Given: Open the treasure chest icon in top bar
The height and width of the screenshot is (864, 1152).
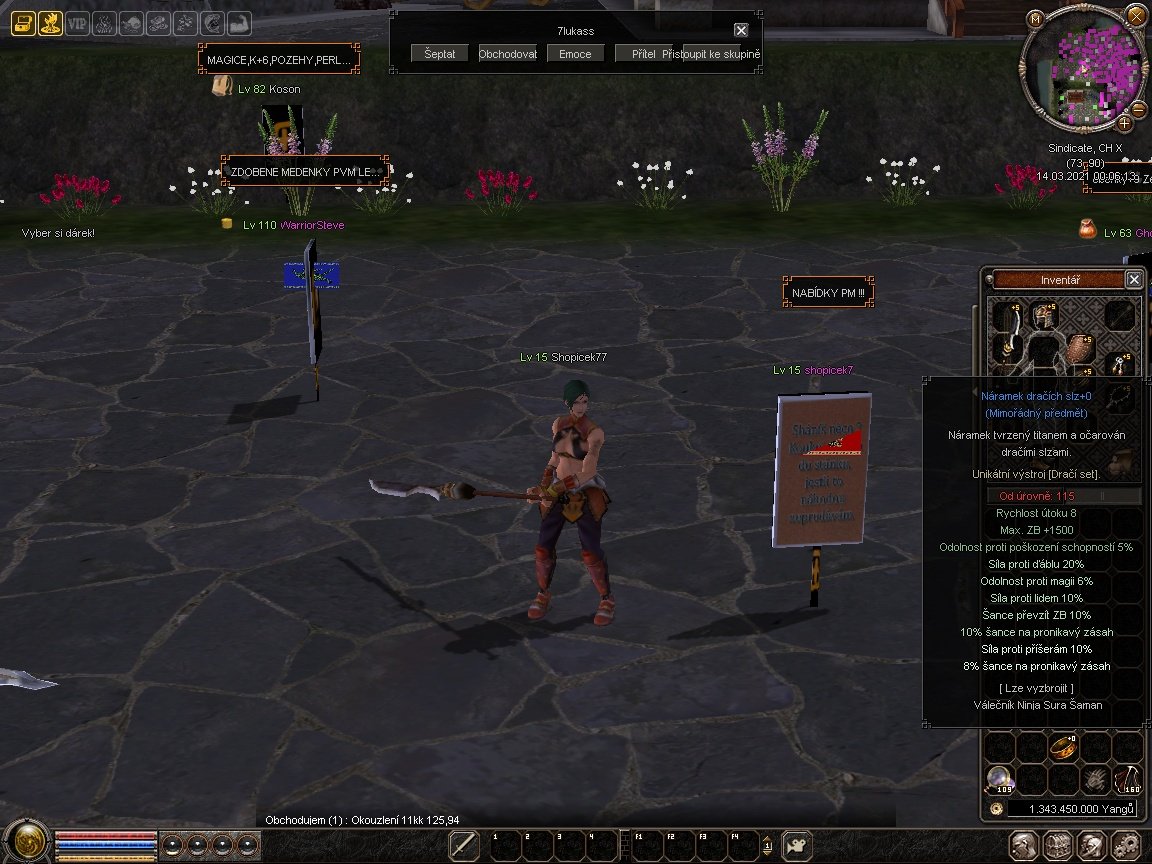Looking at the screenshot, I should click(23, 22).
